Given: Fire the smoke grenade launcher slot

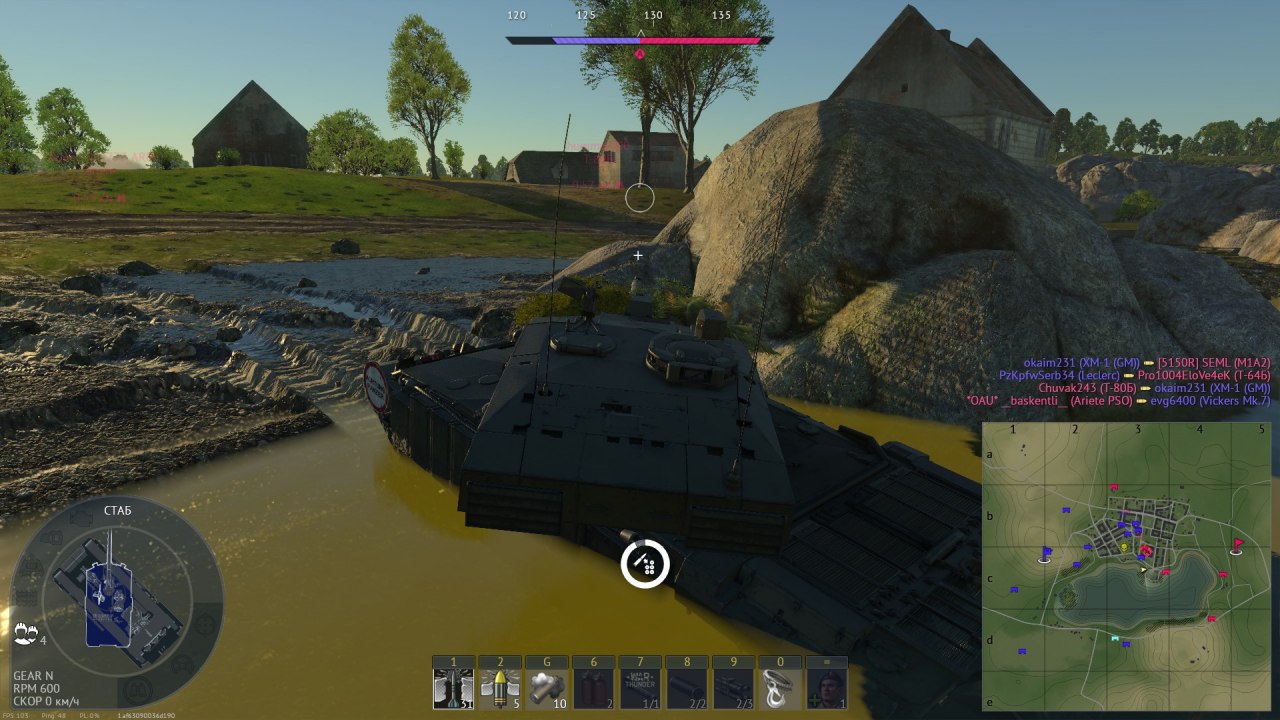Looking at the screenshot, I should pyautogui.click(x=546, y=689).
